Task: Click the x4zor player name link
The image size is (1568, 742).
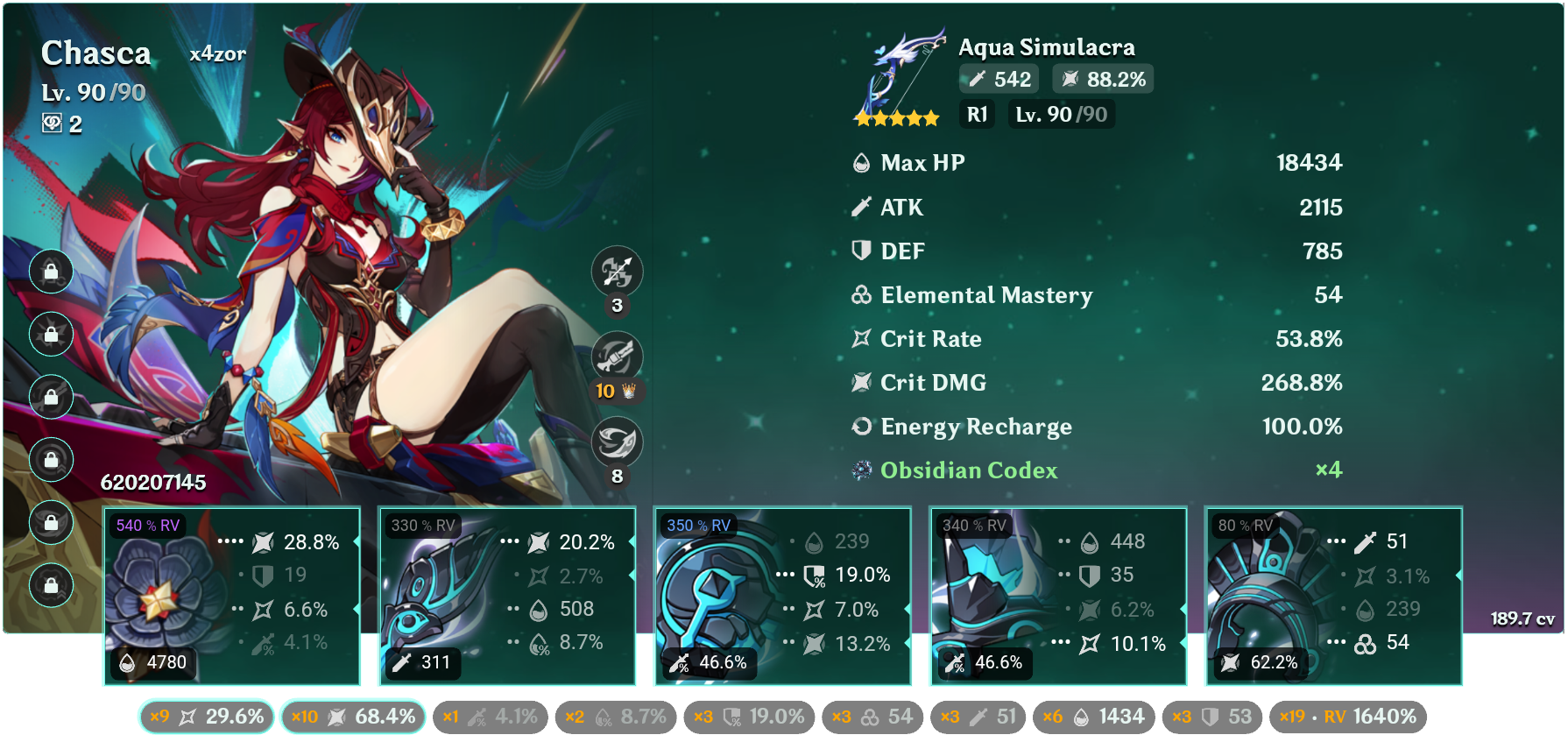Action: pos(217,53)
